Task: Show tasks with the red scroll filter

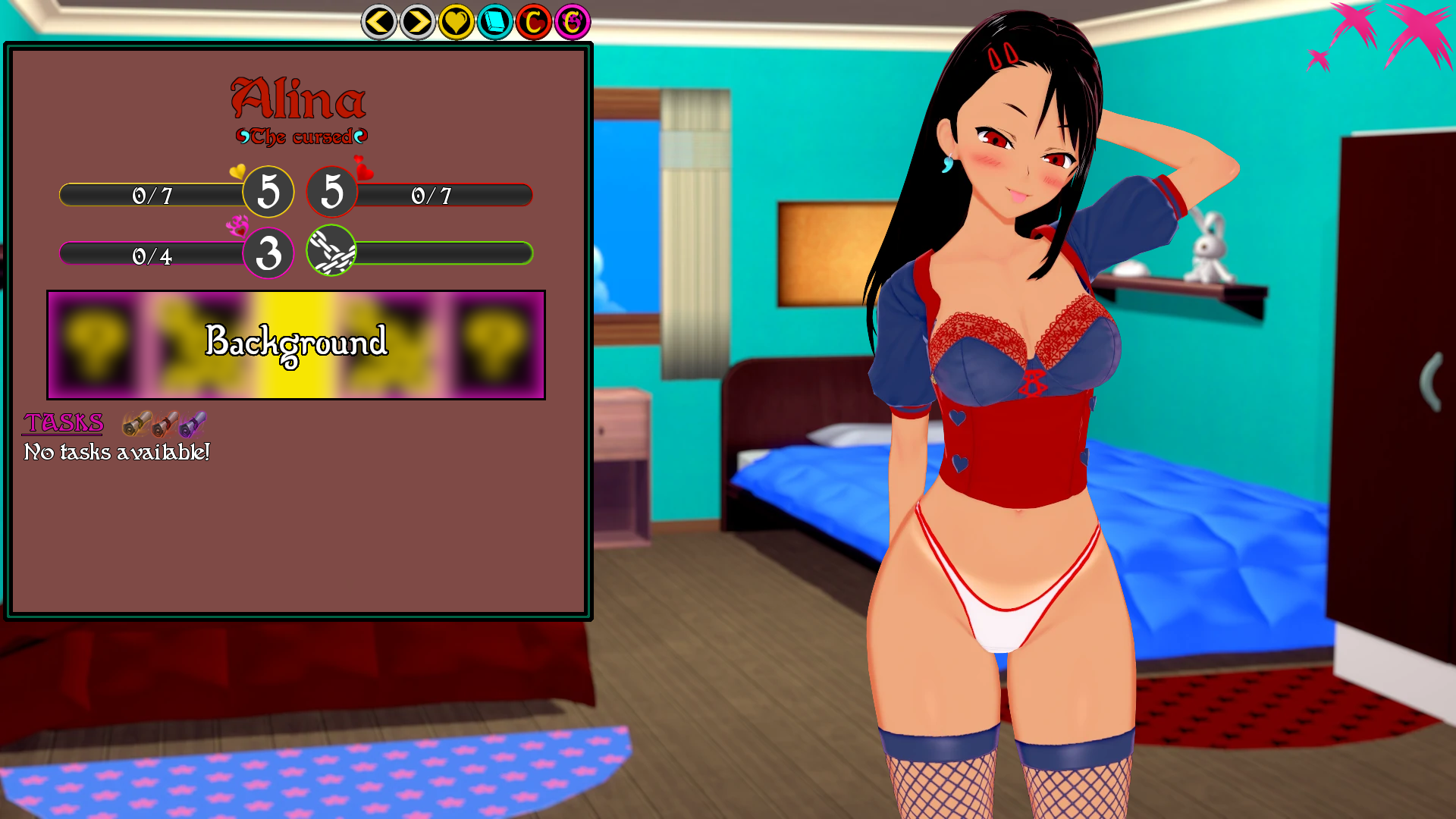Action: (x=165, y=423)
